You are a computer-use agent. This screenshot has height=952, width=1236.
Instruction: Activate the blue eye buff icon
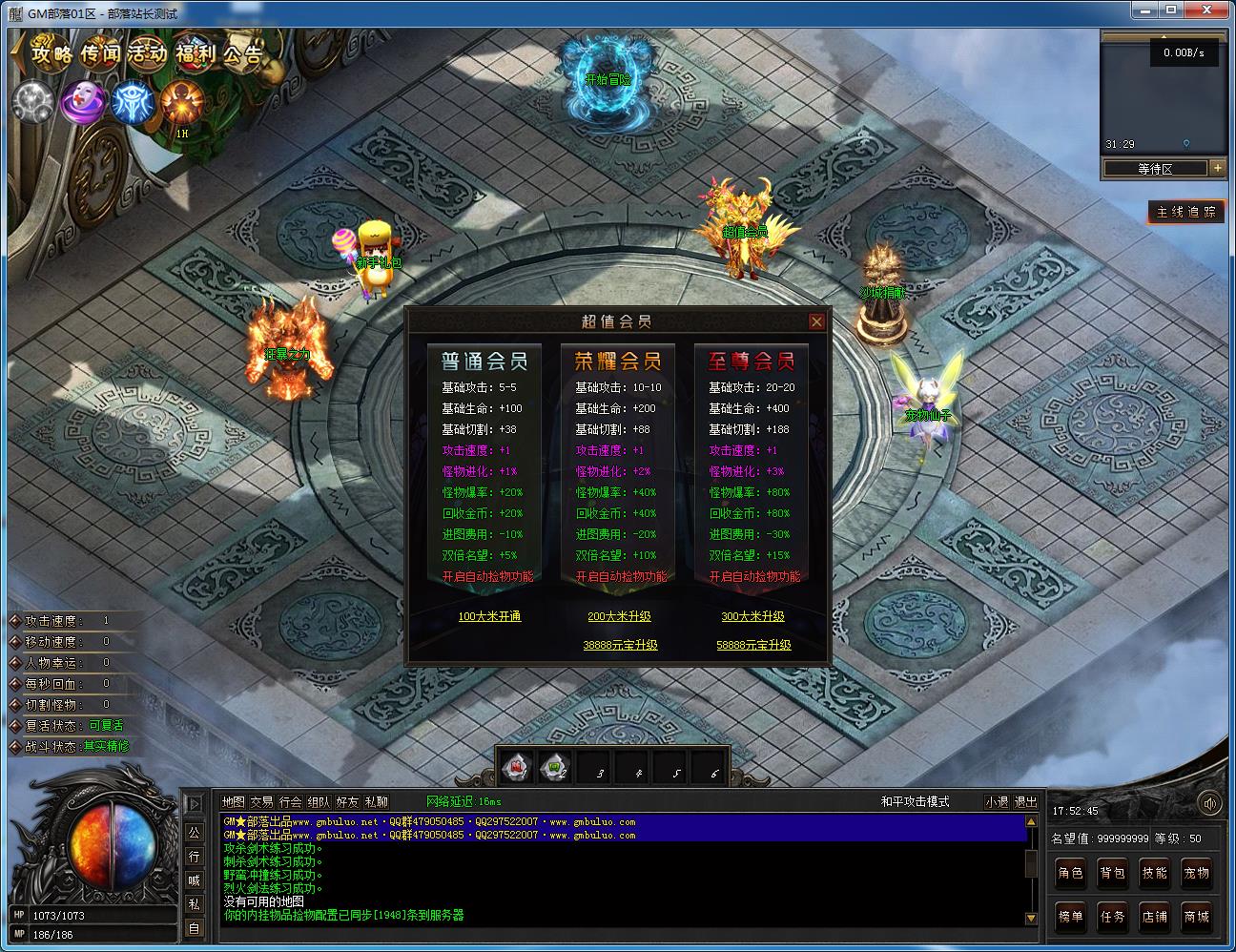(132, 102)
